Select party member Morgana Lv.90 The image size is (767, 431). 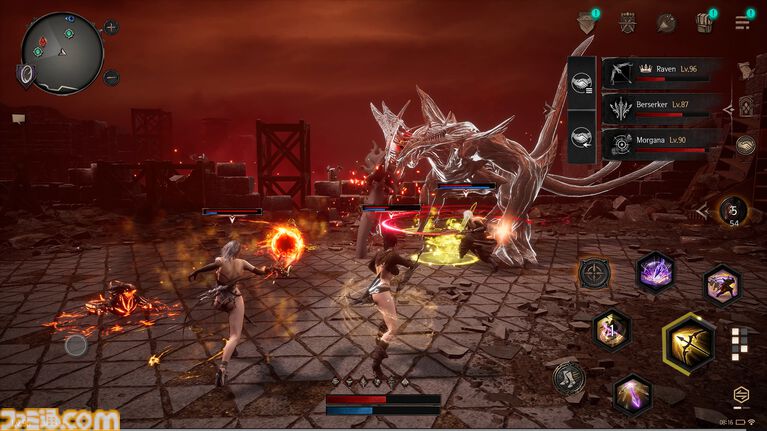click(660, 143)
